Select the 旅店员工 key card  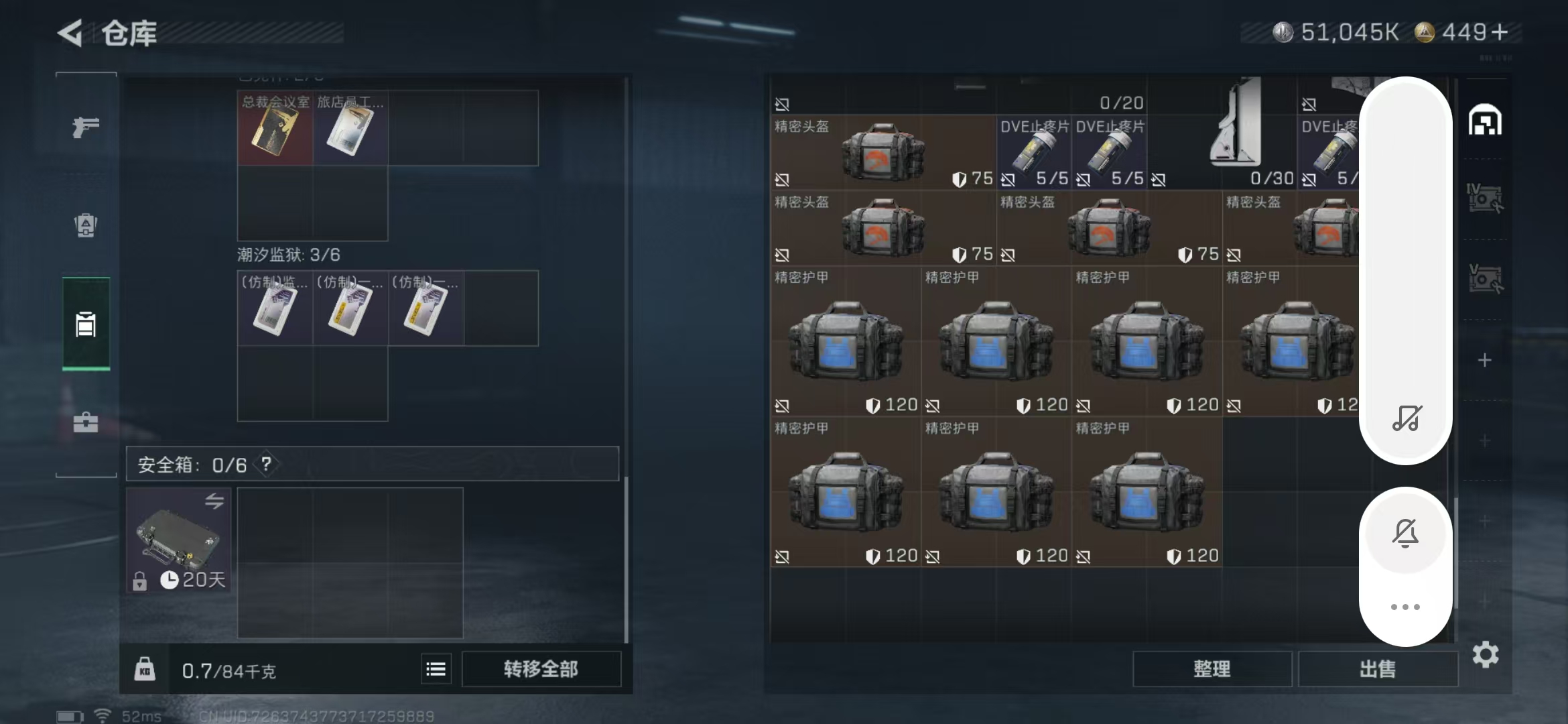[x=350, y=129]
